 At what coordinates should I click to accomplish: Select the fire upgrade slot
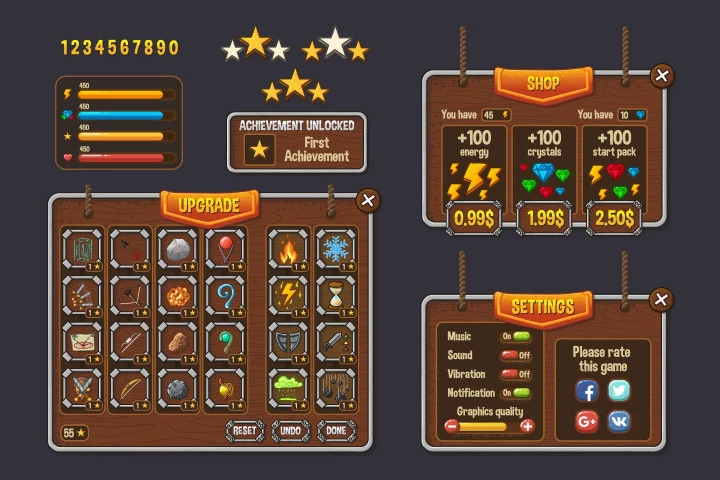point(288,248)
